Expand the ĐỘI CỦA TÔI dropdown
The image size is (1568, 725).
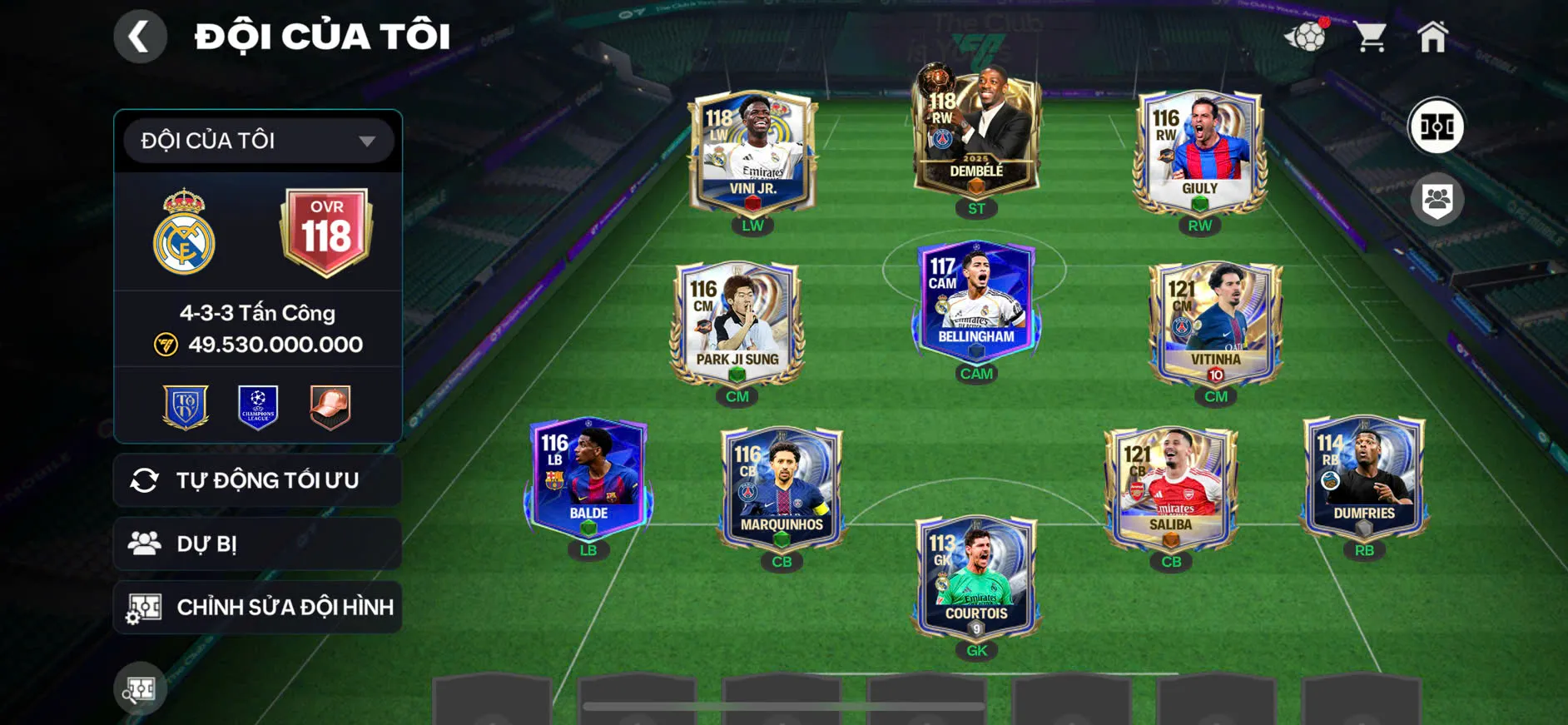257,140
